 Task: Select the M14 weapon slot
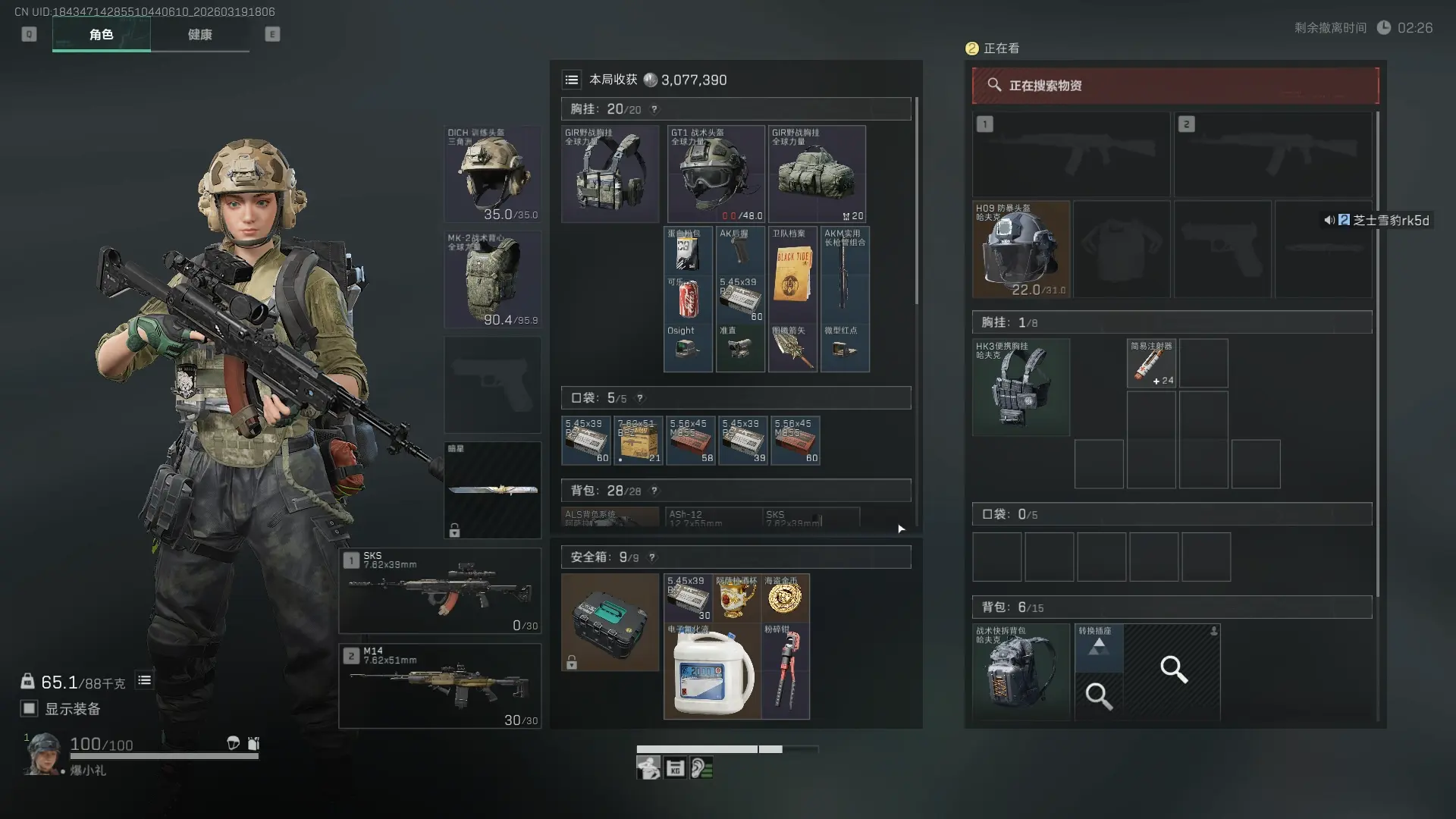tap(440, 686)
